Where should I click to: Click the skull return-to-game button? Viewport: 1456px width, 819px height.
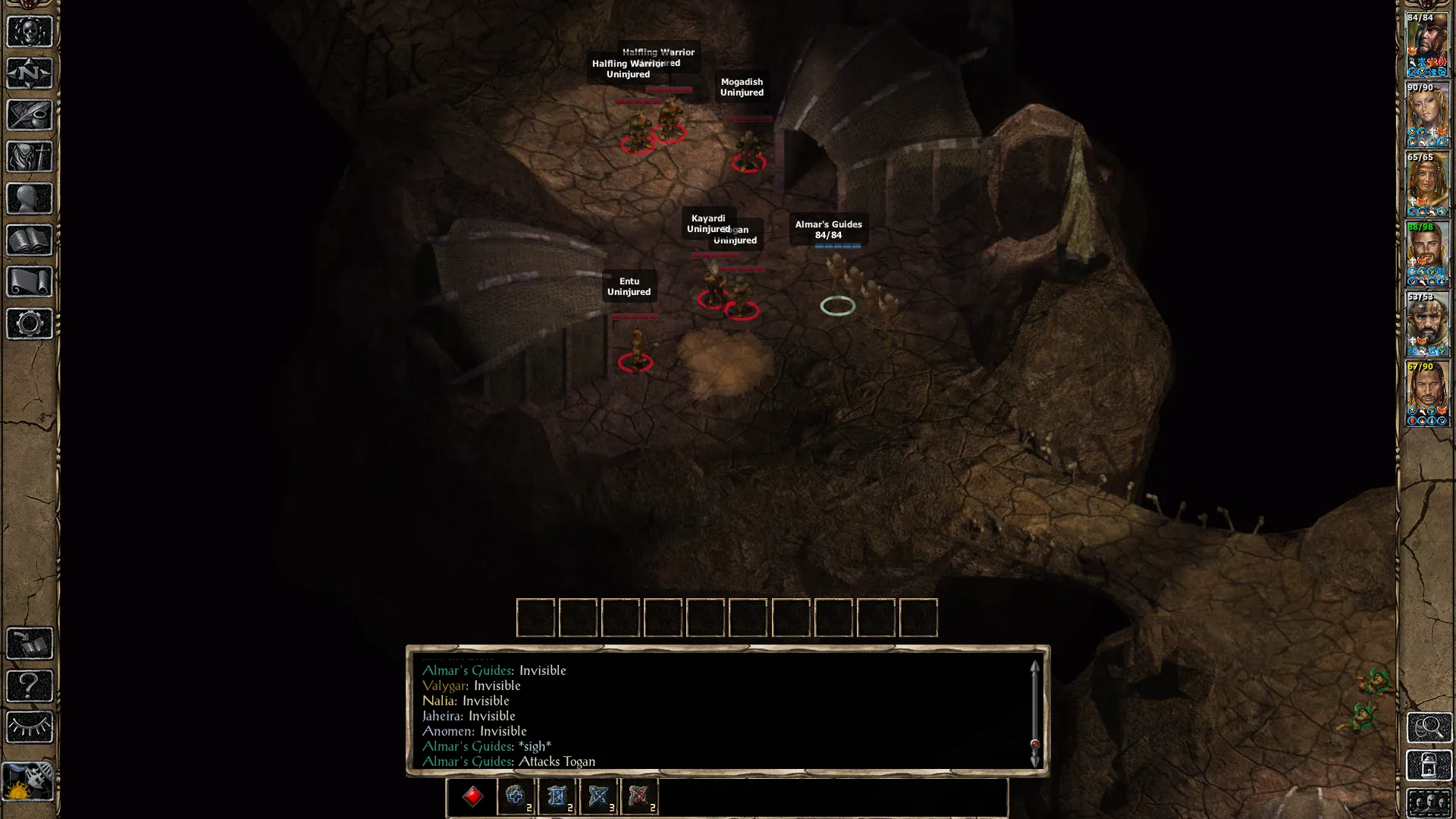[x=30, y=32]
